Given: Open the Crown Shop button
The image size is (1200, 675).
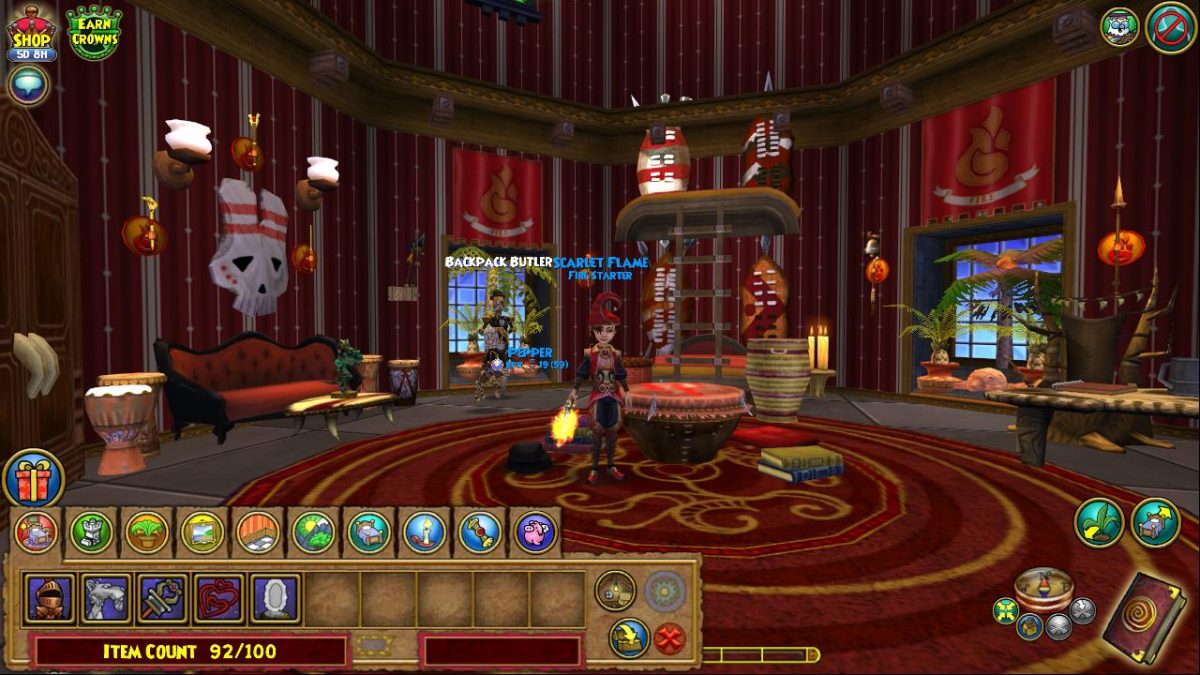Looking at the screenshot, I should (x=31, y=30).
